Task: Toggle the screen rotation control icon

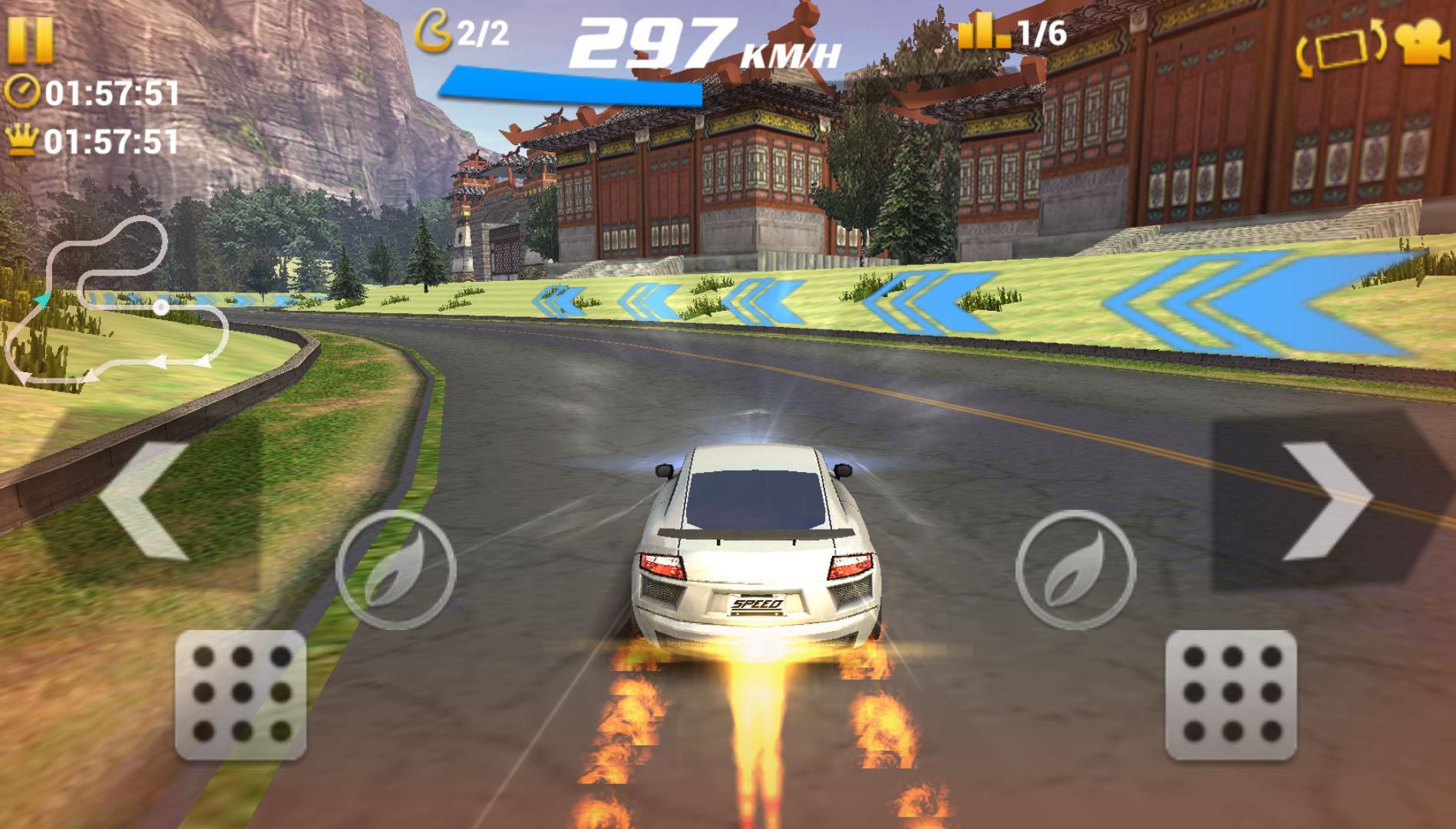Action: pos(1340,48)
